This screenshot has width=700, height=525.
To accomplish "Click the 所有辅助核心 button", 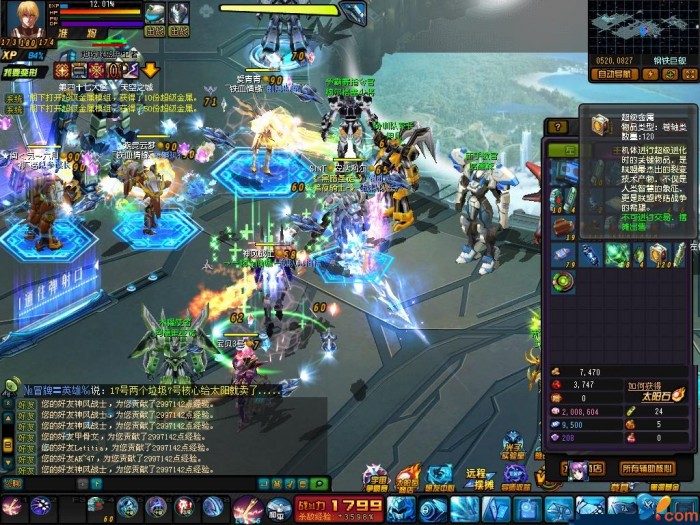I will (648, 468).
